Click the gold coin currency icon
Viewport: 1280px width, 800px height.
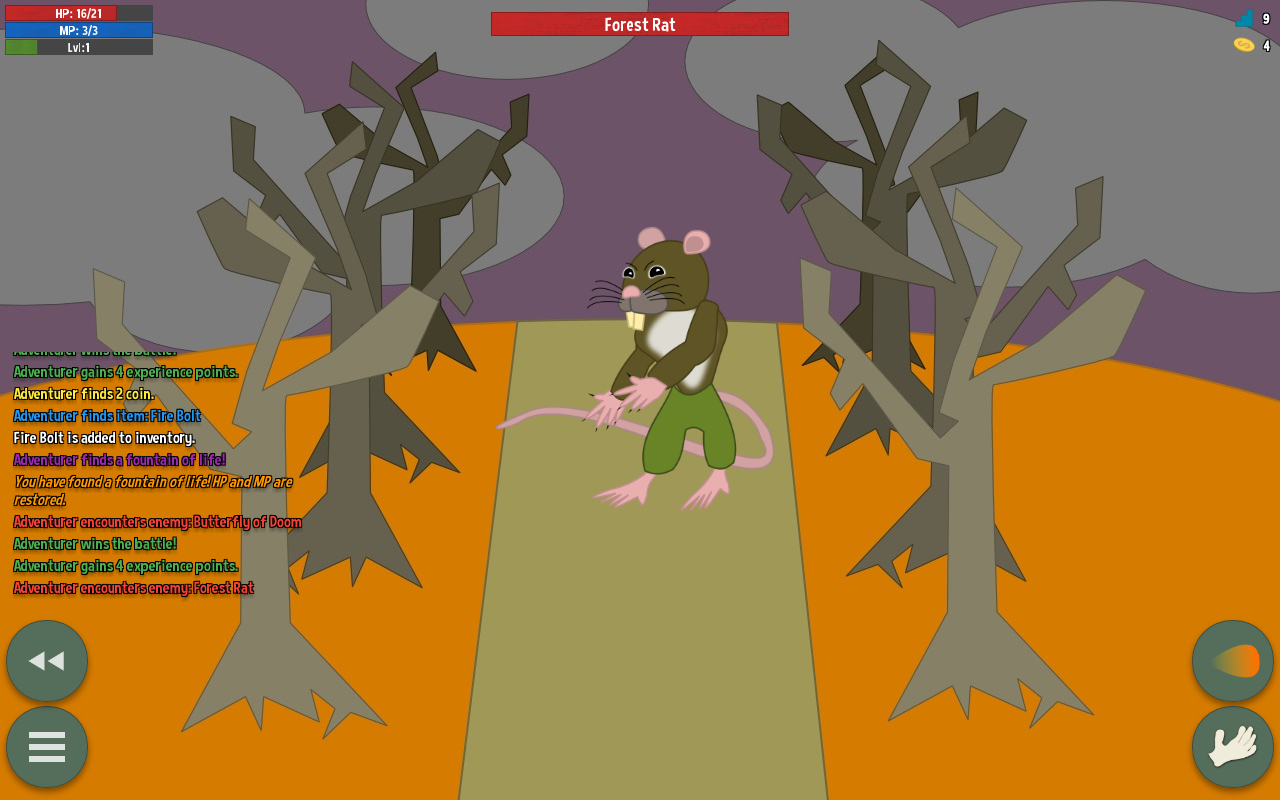pos(1243,44)
